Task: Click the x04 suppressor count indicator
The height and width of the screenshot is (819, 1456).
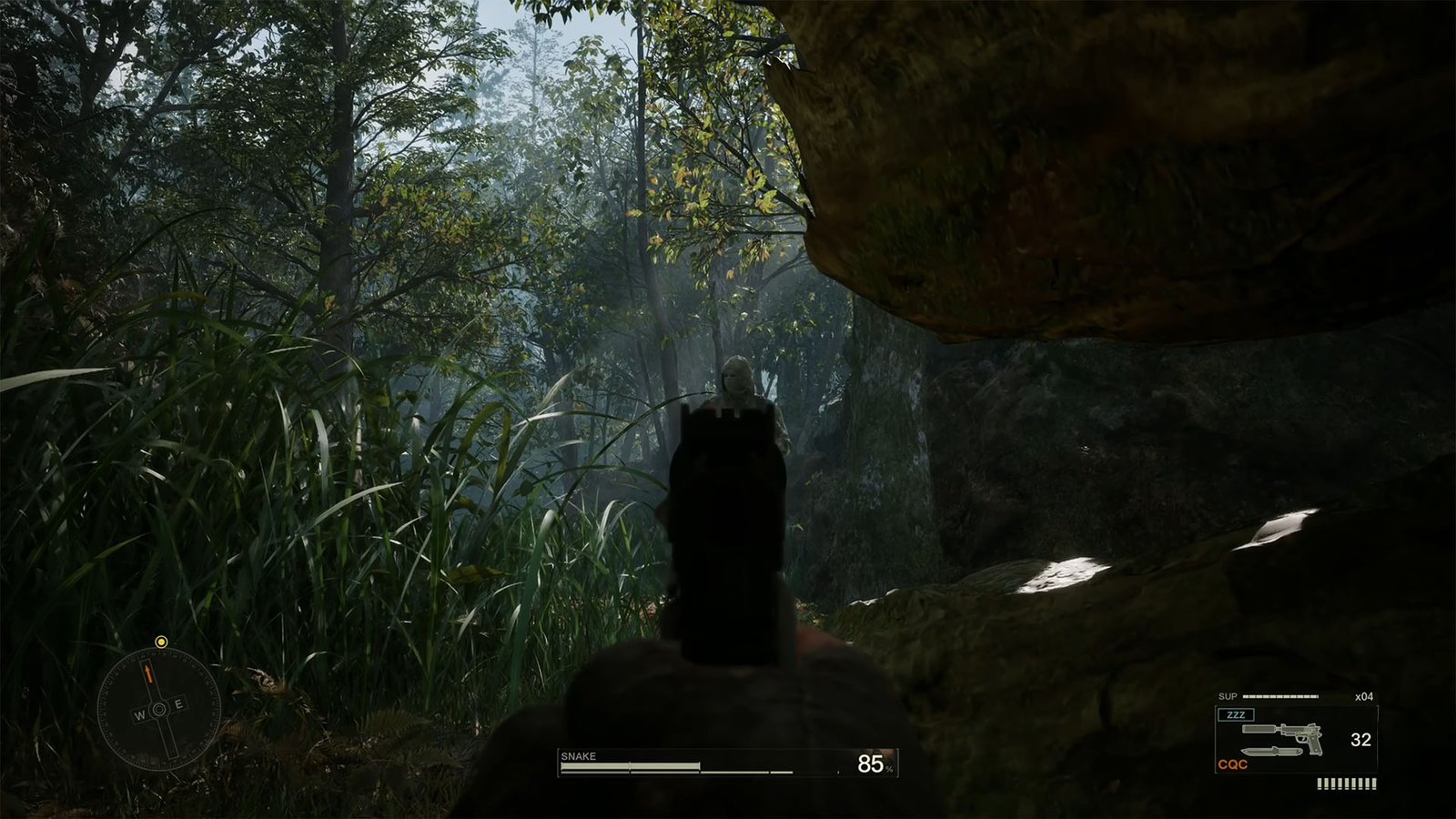Action: coord(1365,696)
